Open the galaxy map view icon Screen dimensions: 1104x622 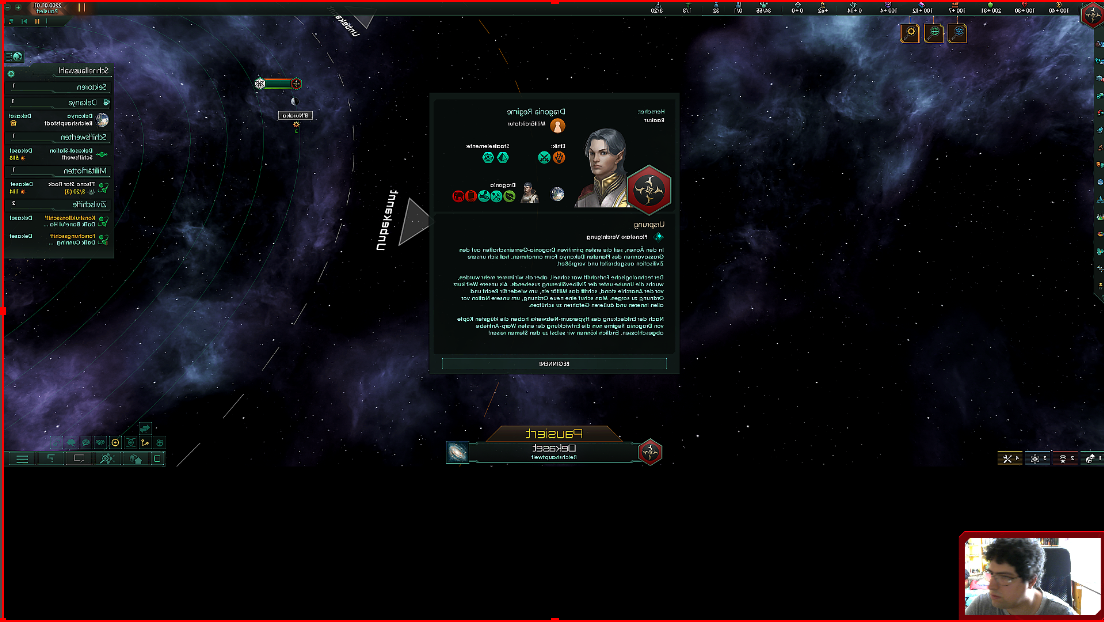457,453
